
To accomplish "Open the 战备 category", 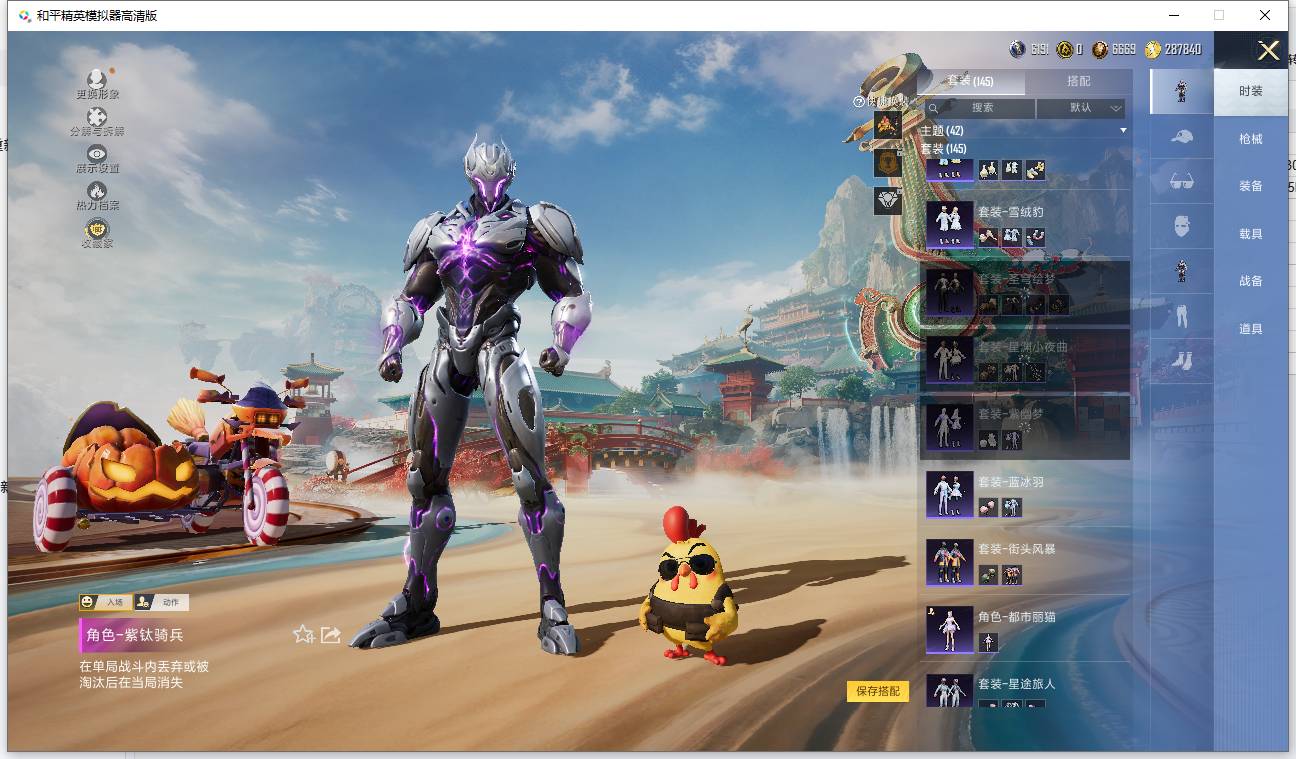I will 1250,281.
